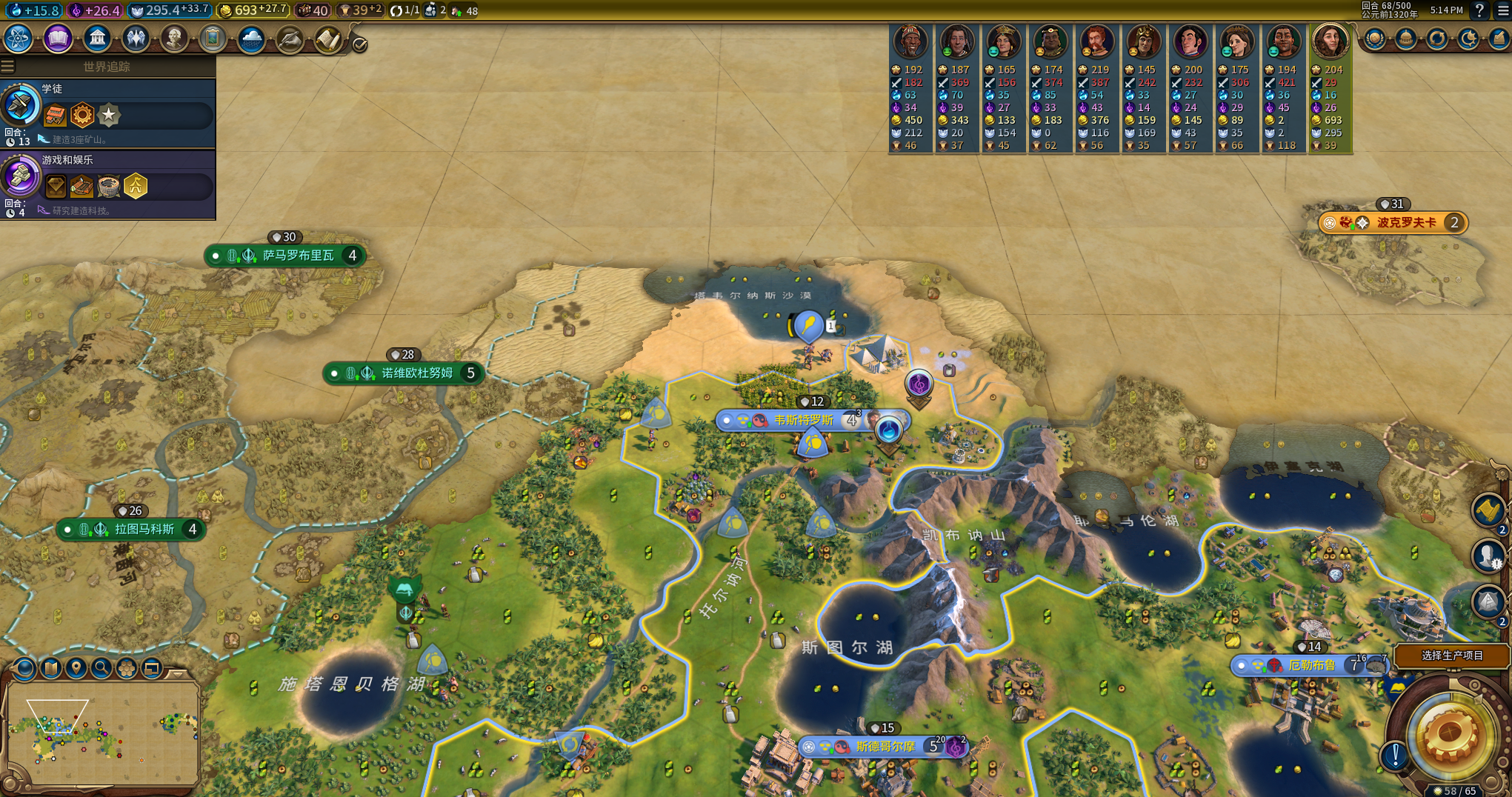Open the 斯德哥尔摩 city banner
Screen dimensions: 1512x797
[885, 747]
